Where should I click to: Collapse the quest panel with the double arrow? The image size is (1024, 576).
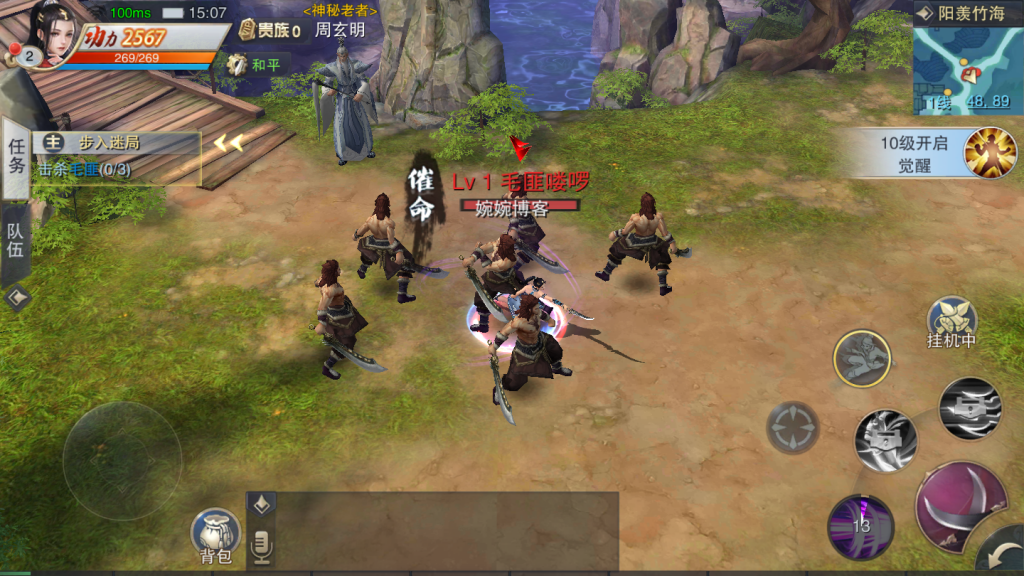click(228, 143)
